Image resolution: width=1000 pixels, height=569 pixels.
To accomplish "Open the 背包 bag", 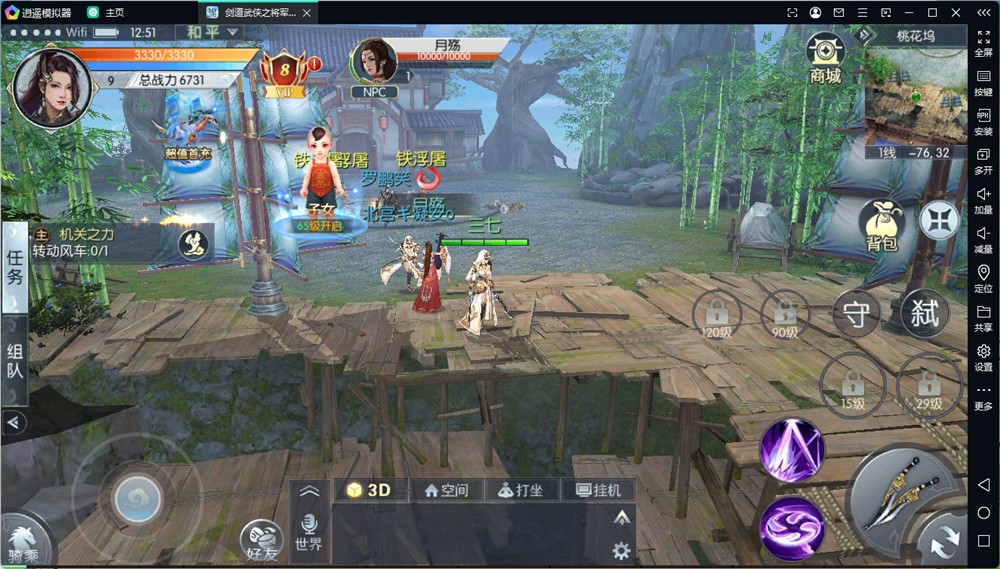I will 881,224.
